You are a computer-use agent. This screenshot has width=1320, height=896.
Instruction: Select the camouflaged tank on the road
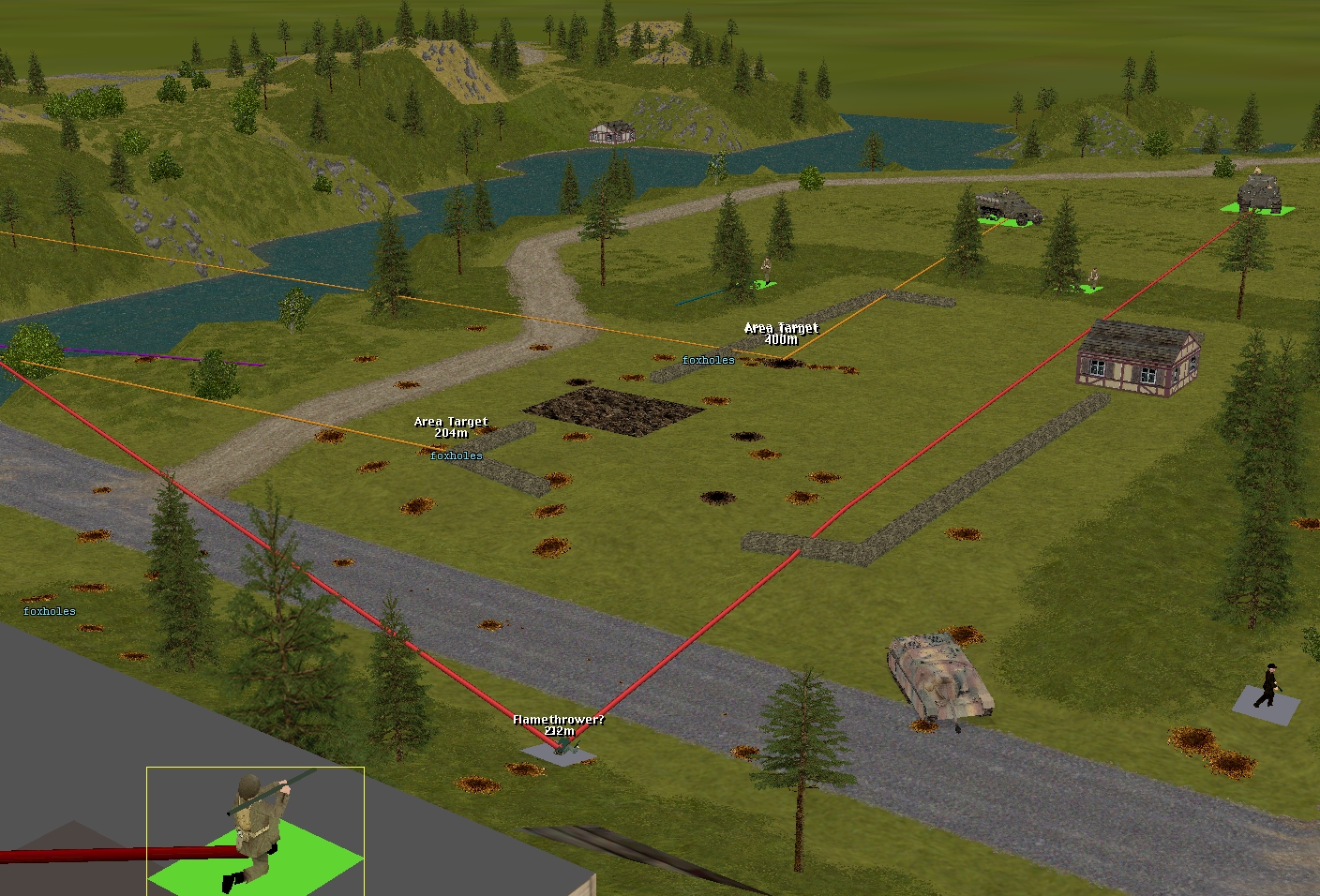click(x=939, y=678)
